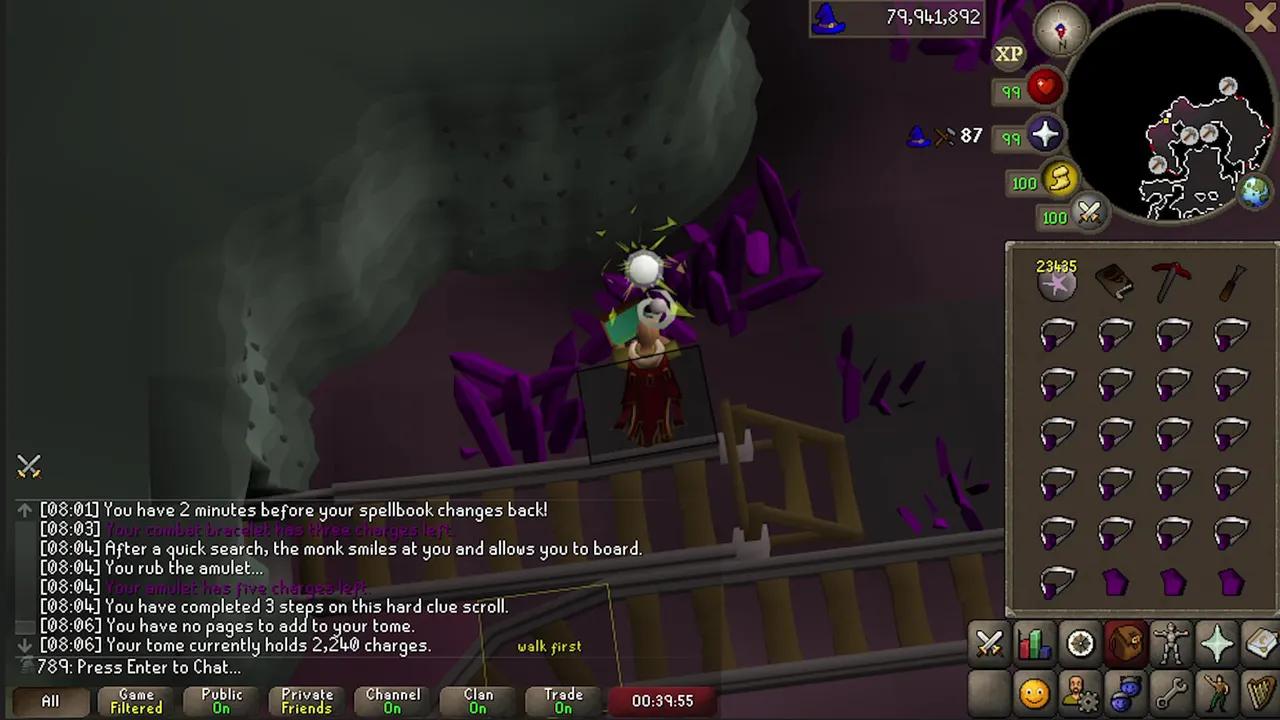The width and height of the screenshot is (1280, 720).
Task: Toggle Public chat off
Action: [220, 700]
